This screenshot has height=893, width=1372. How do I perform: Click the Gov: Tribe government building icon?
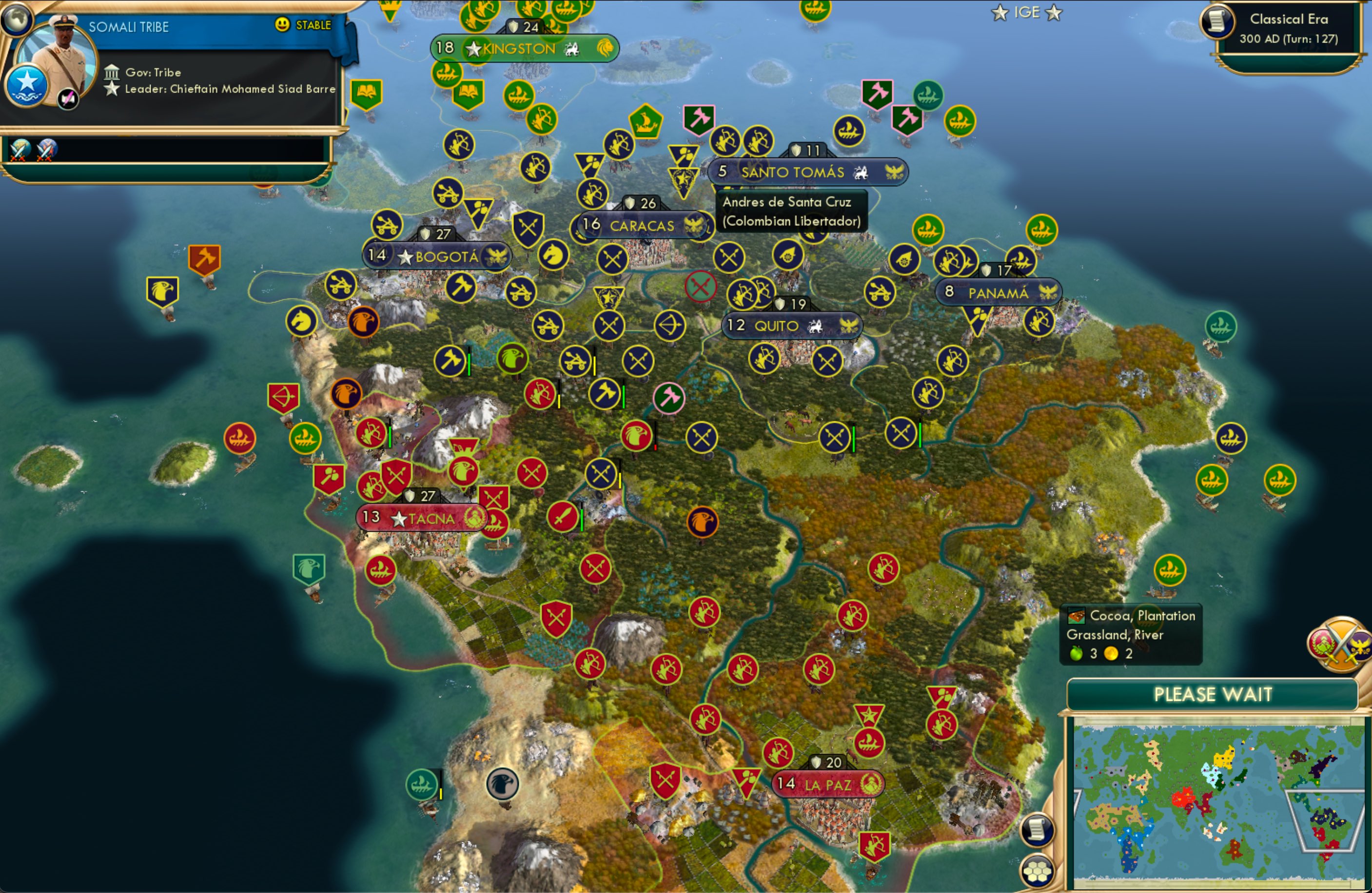point(113,72)
